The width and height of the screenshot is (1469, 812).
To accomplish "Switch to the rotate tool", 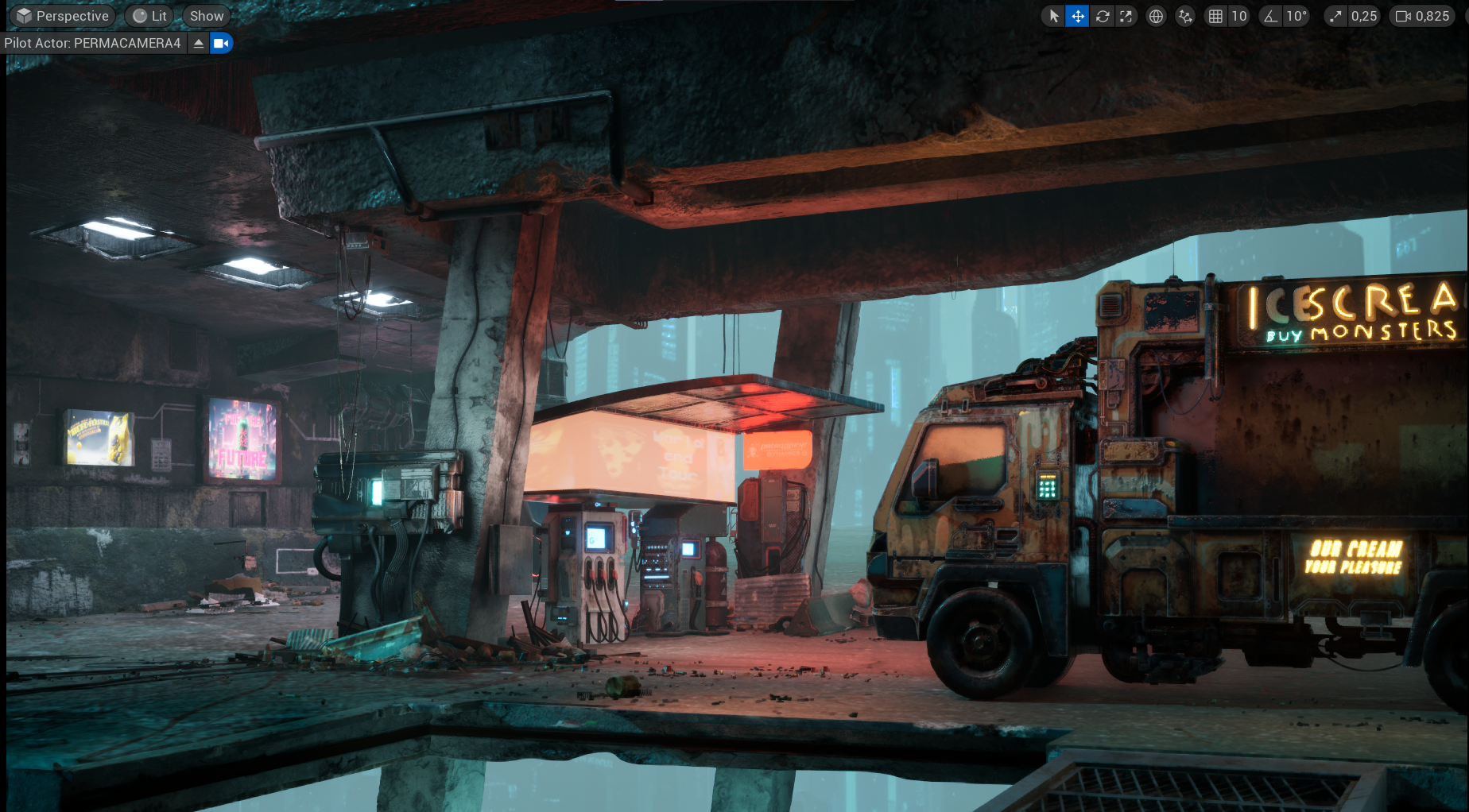I will click(x=1103, y=16).
